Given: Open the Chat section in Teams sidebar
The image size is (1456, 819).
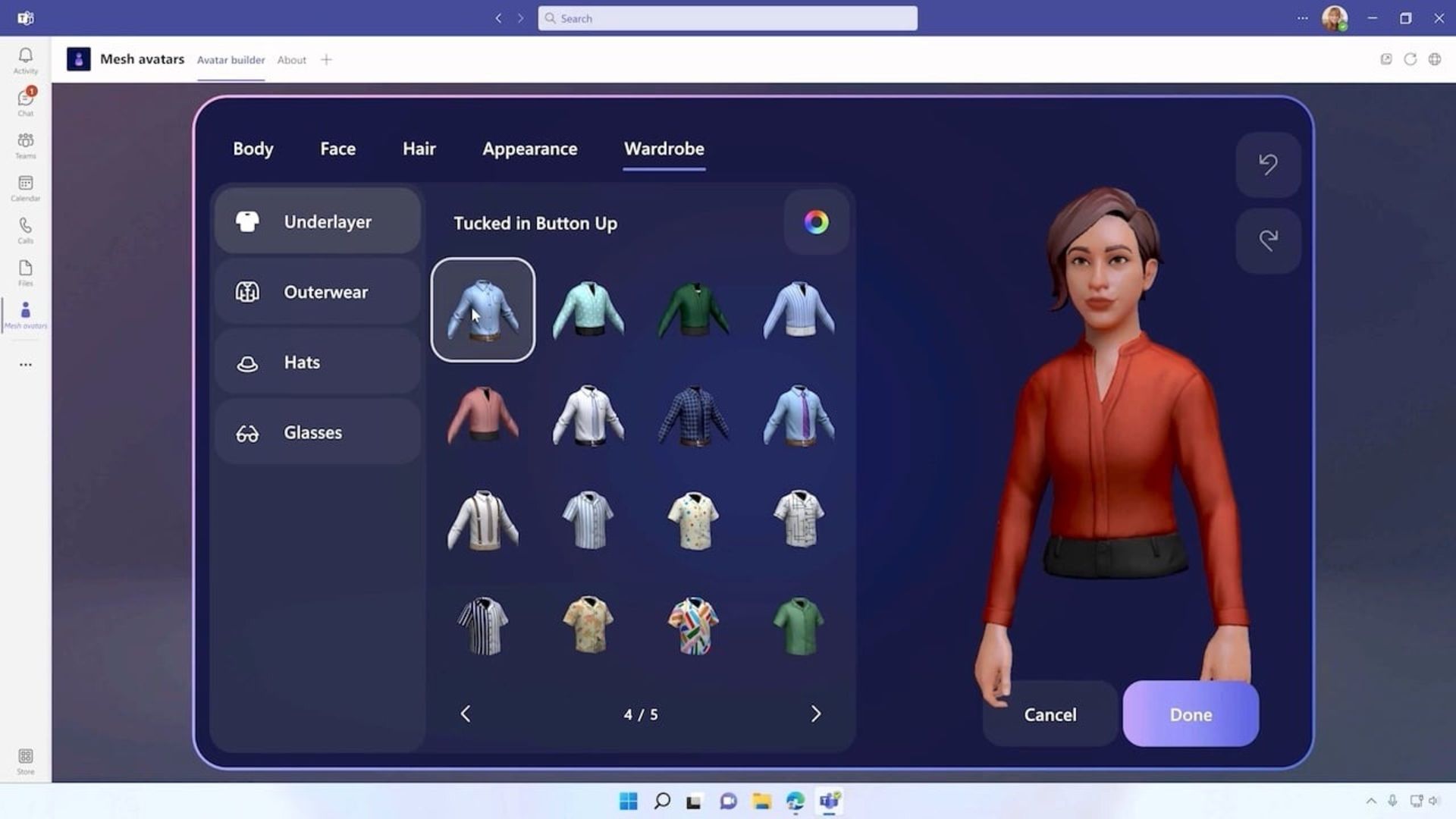Looking at the screenshot, I should (x=25, y=101).
